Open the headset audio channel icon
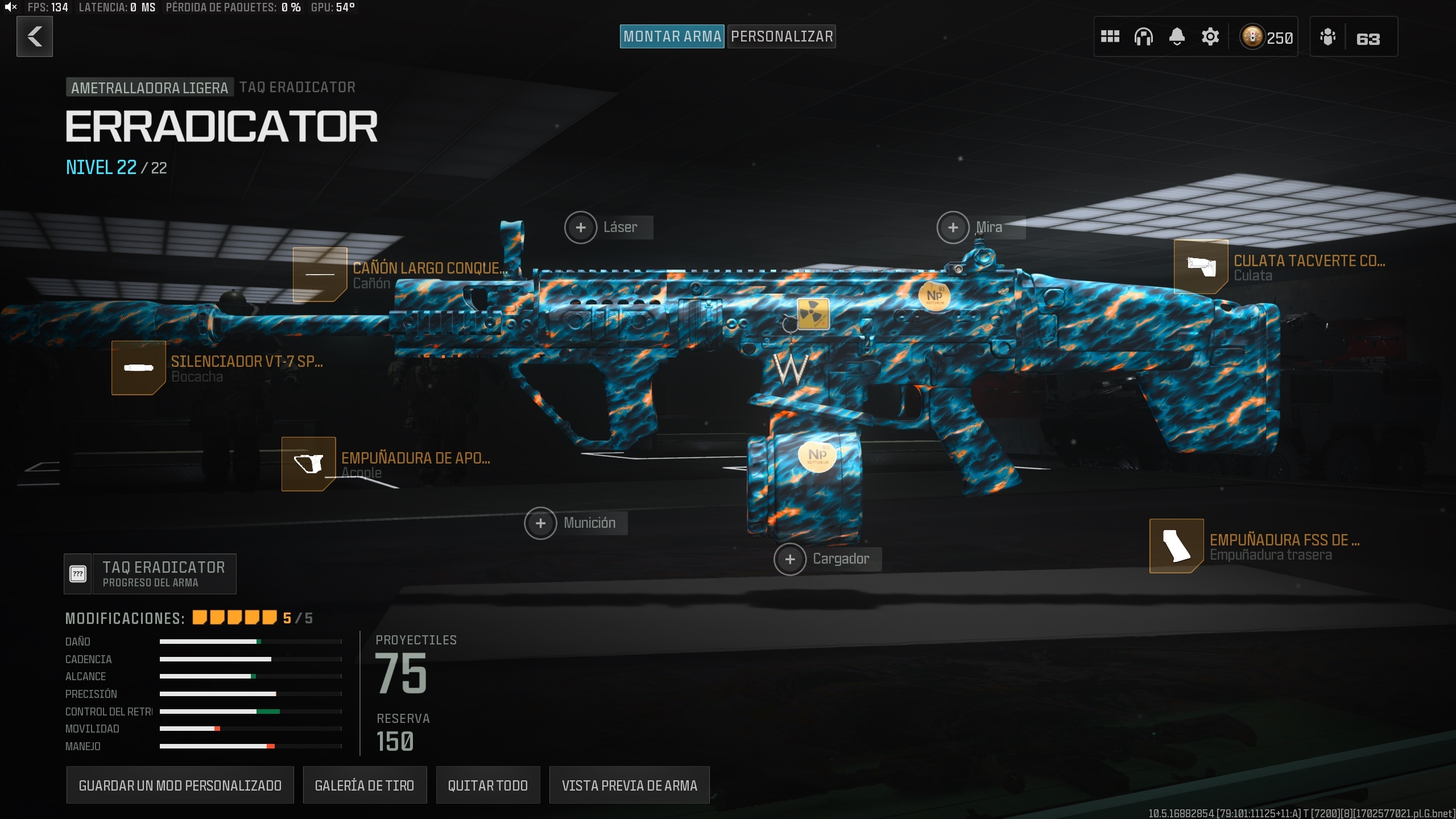This screenshot has height=819, width=1456. pos(1144,36)
